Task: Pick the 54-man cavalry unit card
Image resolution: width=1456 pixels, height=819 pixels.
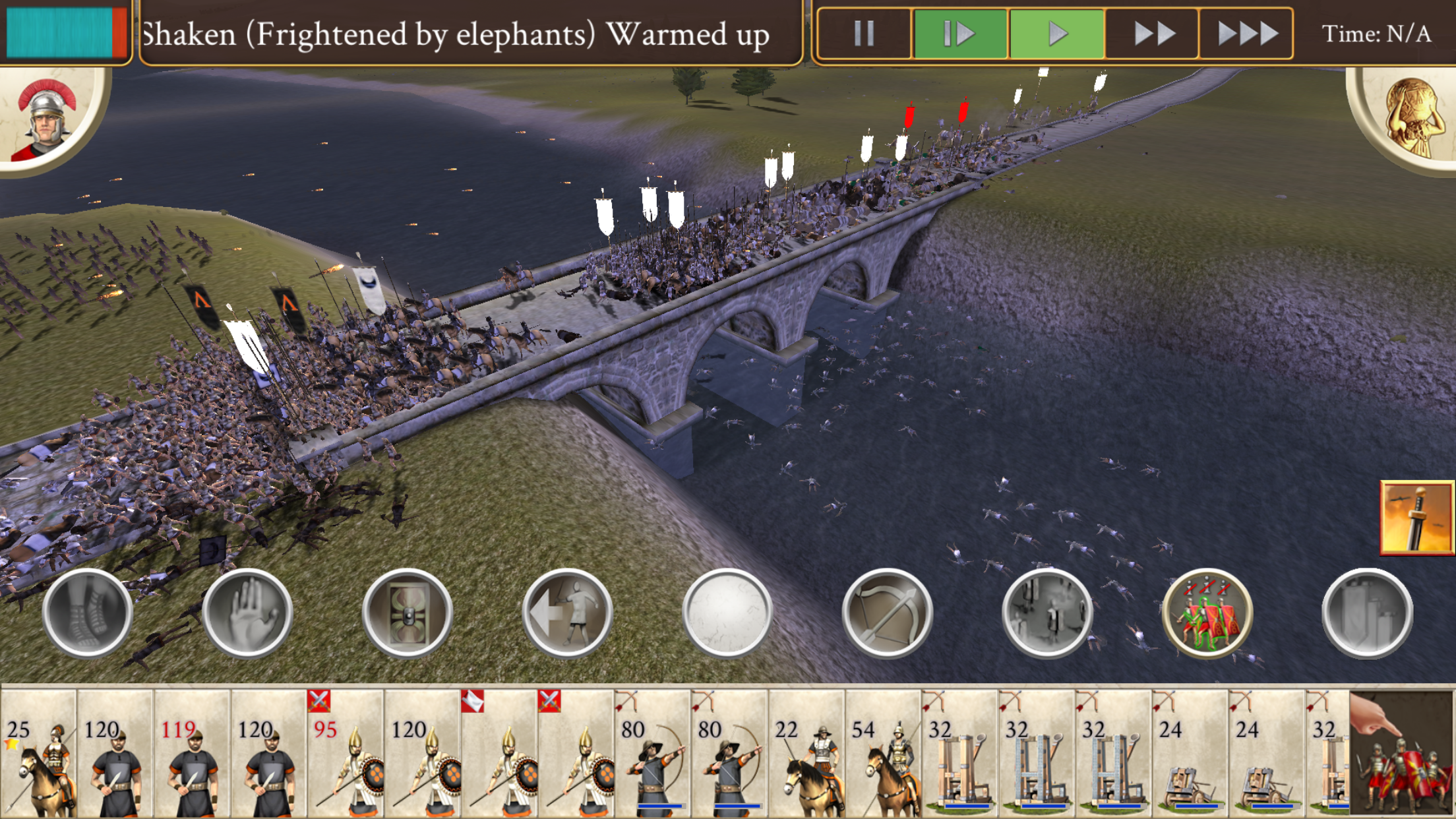Action: (883, 753)
